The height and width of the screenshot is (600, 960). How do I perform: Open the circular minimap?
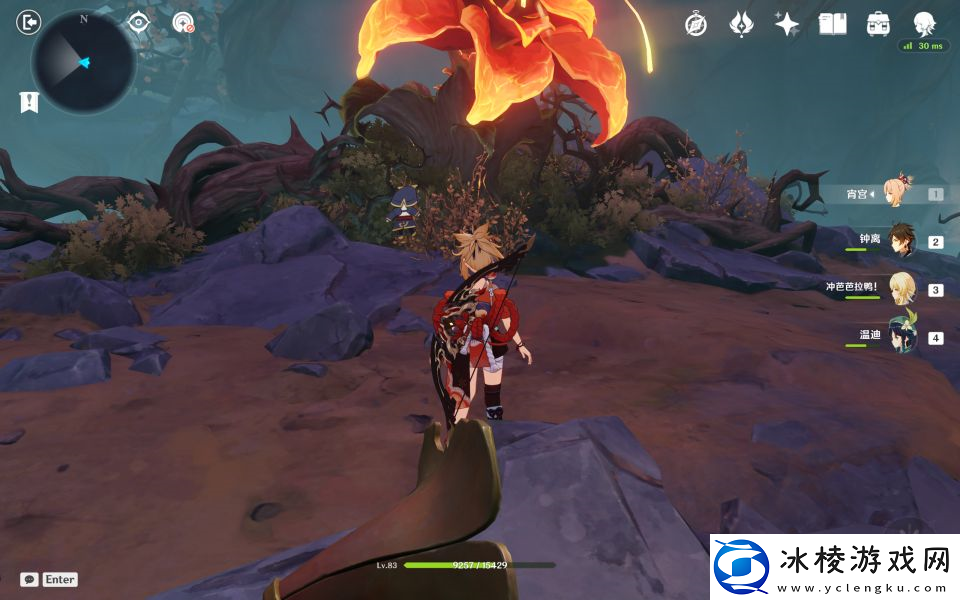(83, 62)
